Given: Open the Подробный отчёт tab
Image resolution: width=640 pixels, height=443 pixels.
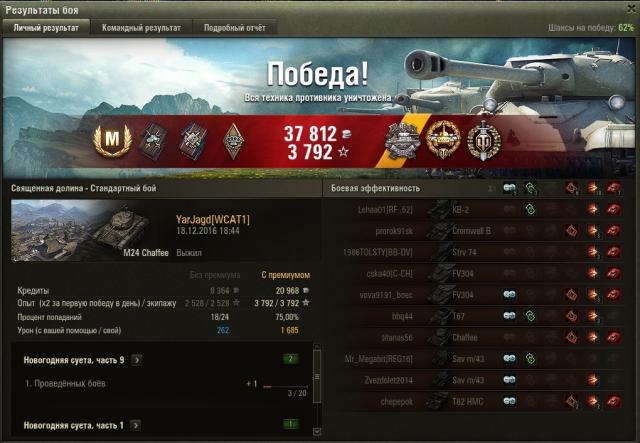Looking at the screenshot, I should tap(233, 28).
